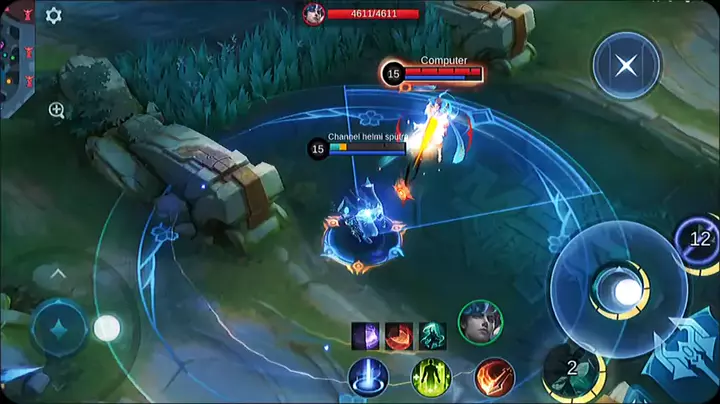Select the purple equipment item icon
The image size is (720, 404).
point(365,335)
